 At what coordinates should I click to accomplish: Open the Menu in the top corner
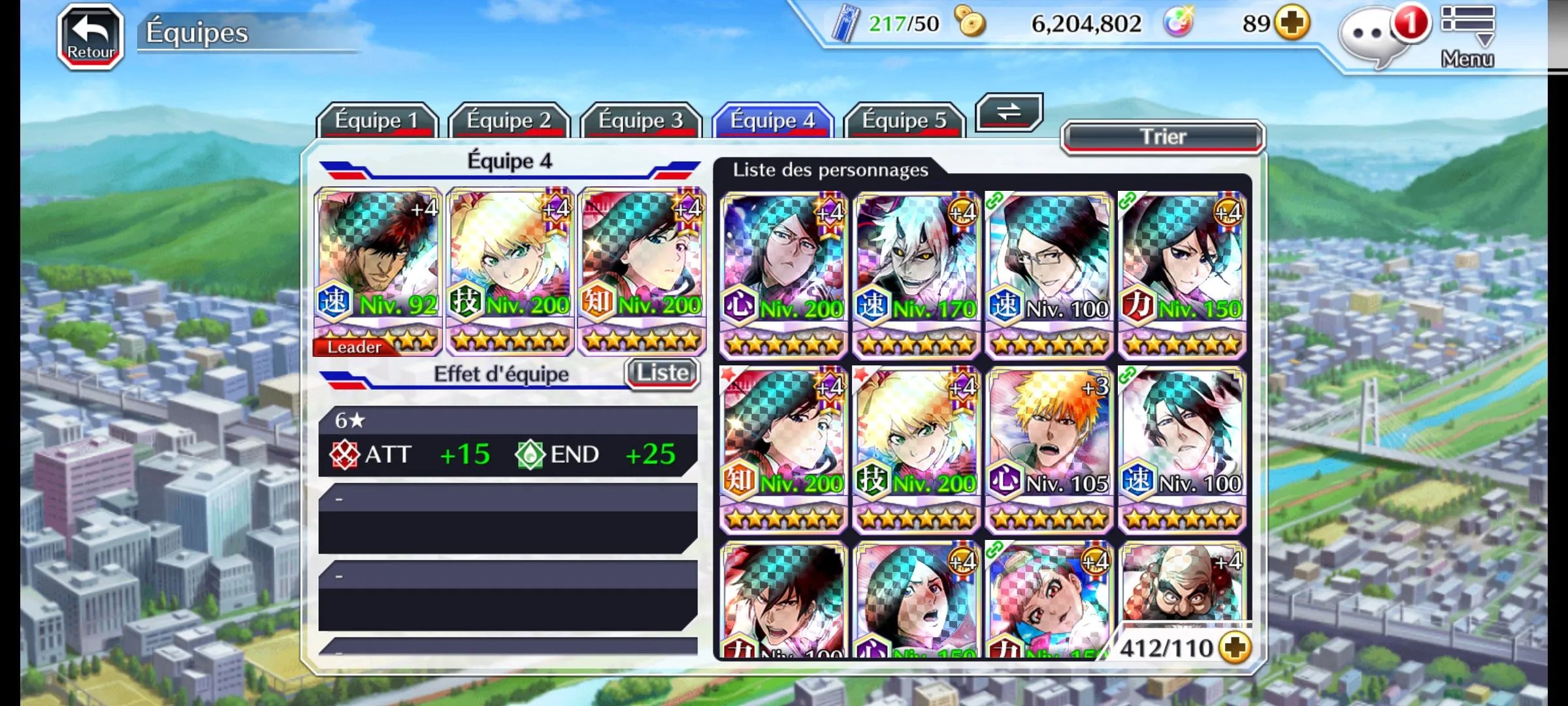[1467, 36]
